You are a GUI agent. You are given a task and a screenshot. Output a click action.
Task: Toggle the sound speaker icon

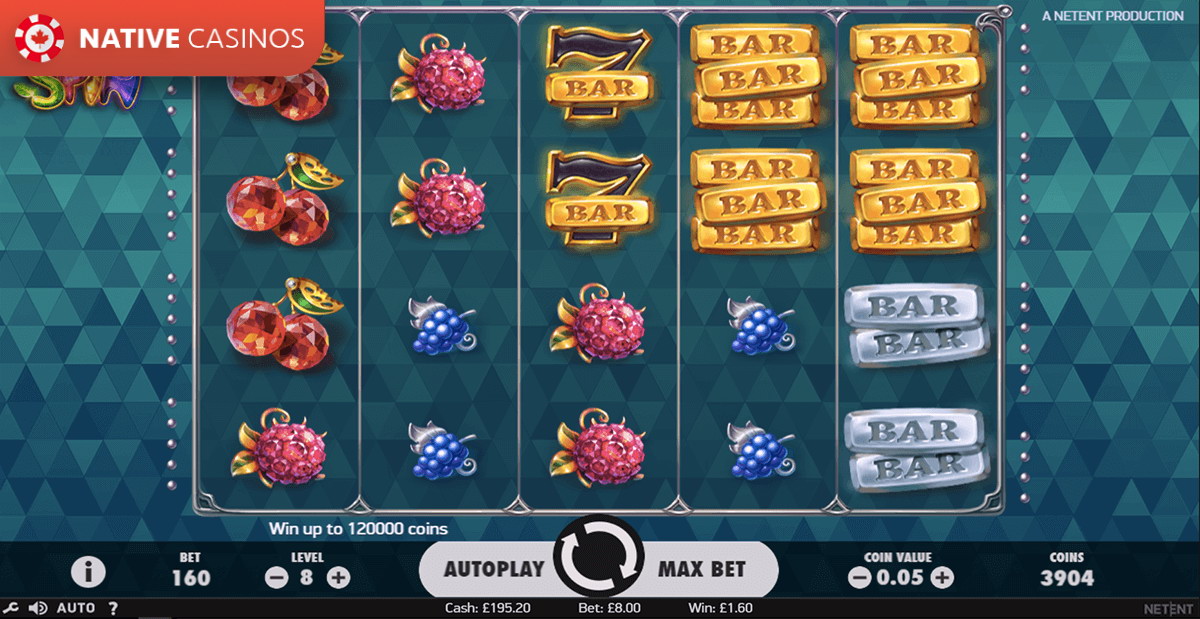[x=39, y=608]
